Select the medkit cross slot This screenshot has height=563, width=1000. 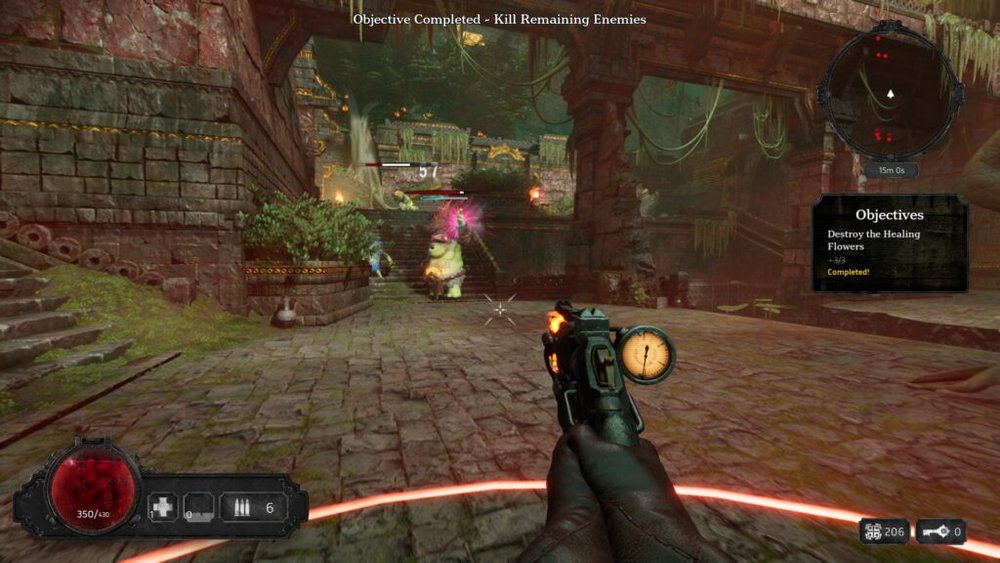(x=162, y=507)
